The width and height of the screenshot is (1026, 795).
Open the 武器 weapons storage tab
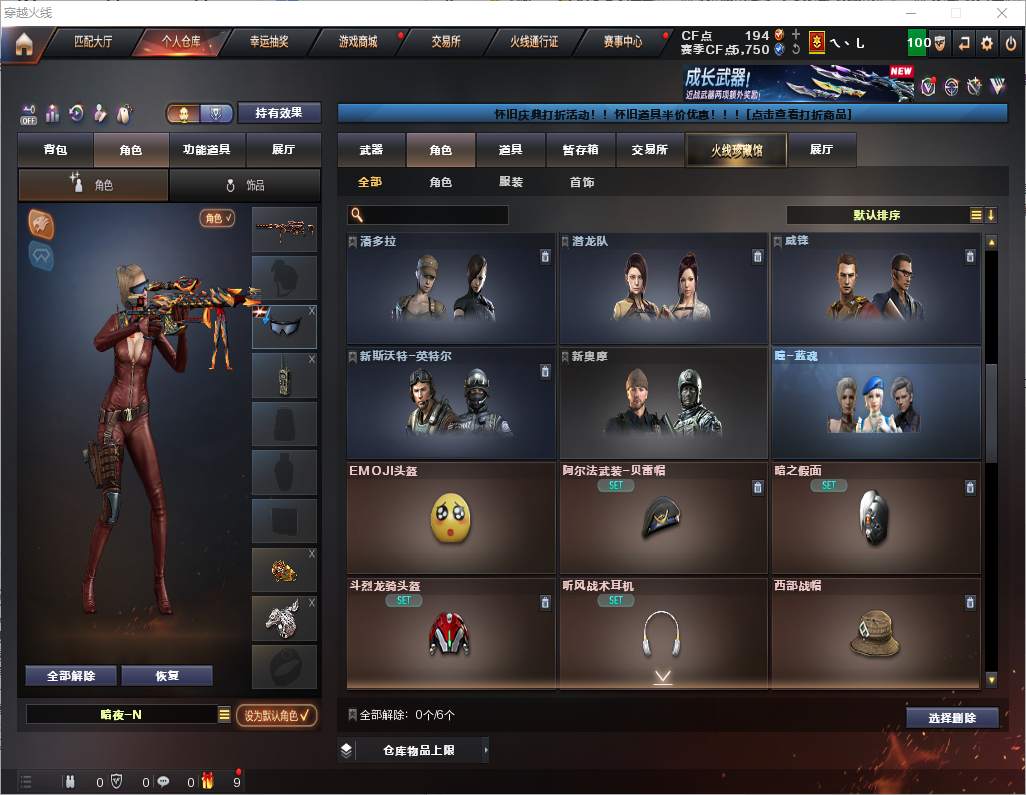[371, 150]
